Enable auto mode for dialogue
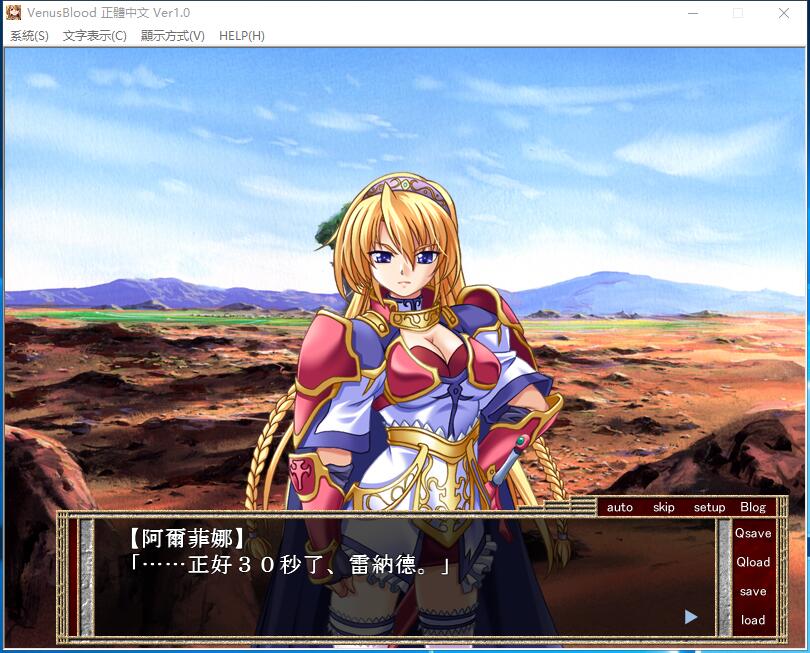The height and width of the screenshot is (653, 810). (620, 507)
